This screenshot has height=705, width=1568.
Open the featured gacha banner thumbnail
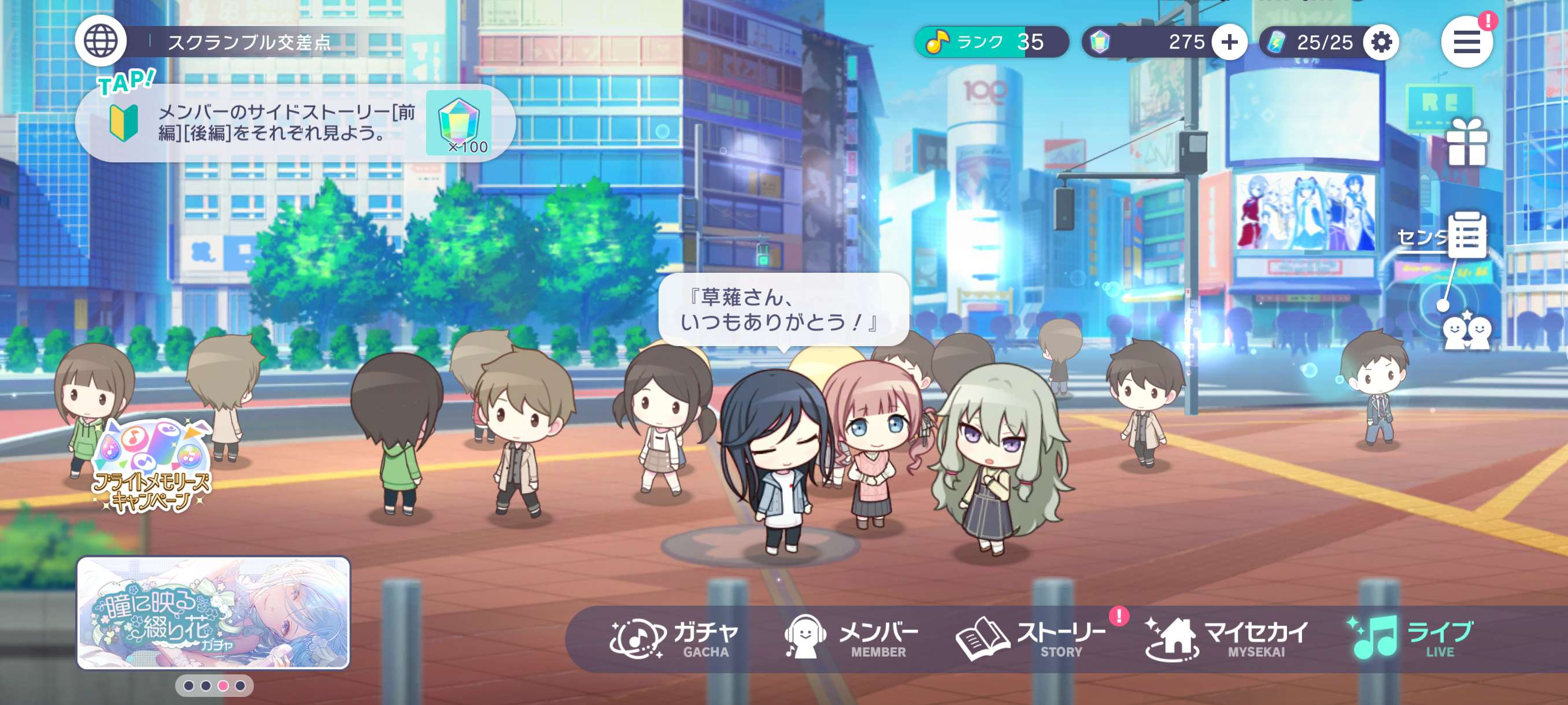(213, 612)
